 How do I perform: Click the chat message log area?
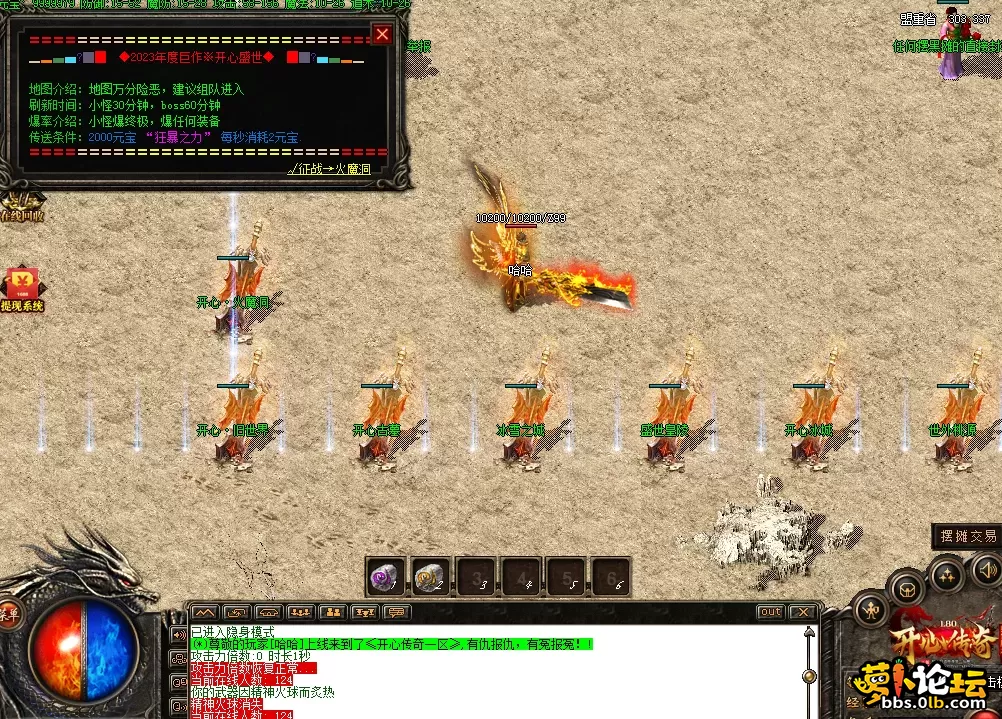click(500, 670)
